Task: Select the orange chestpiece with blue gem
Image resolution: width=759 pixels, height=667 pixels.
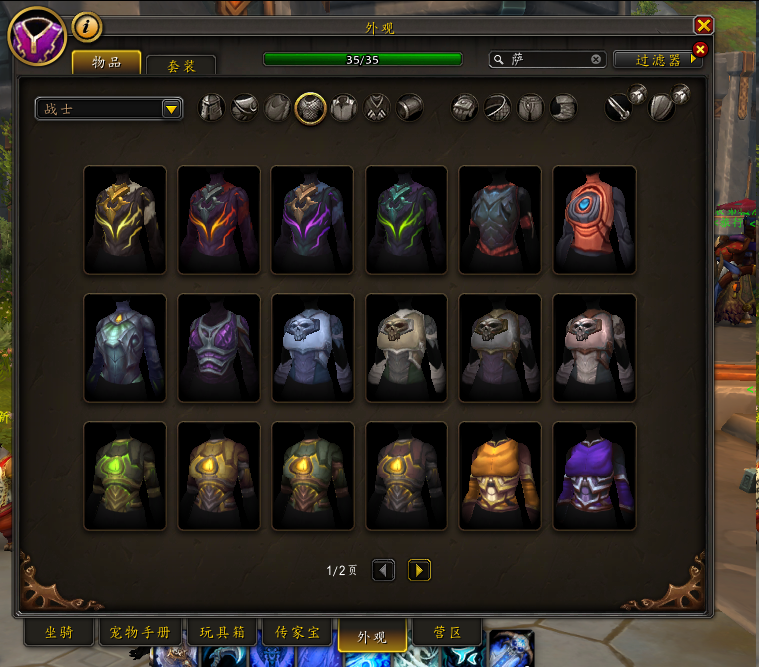Action: point(594,219)
